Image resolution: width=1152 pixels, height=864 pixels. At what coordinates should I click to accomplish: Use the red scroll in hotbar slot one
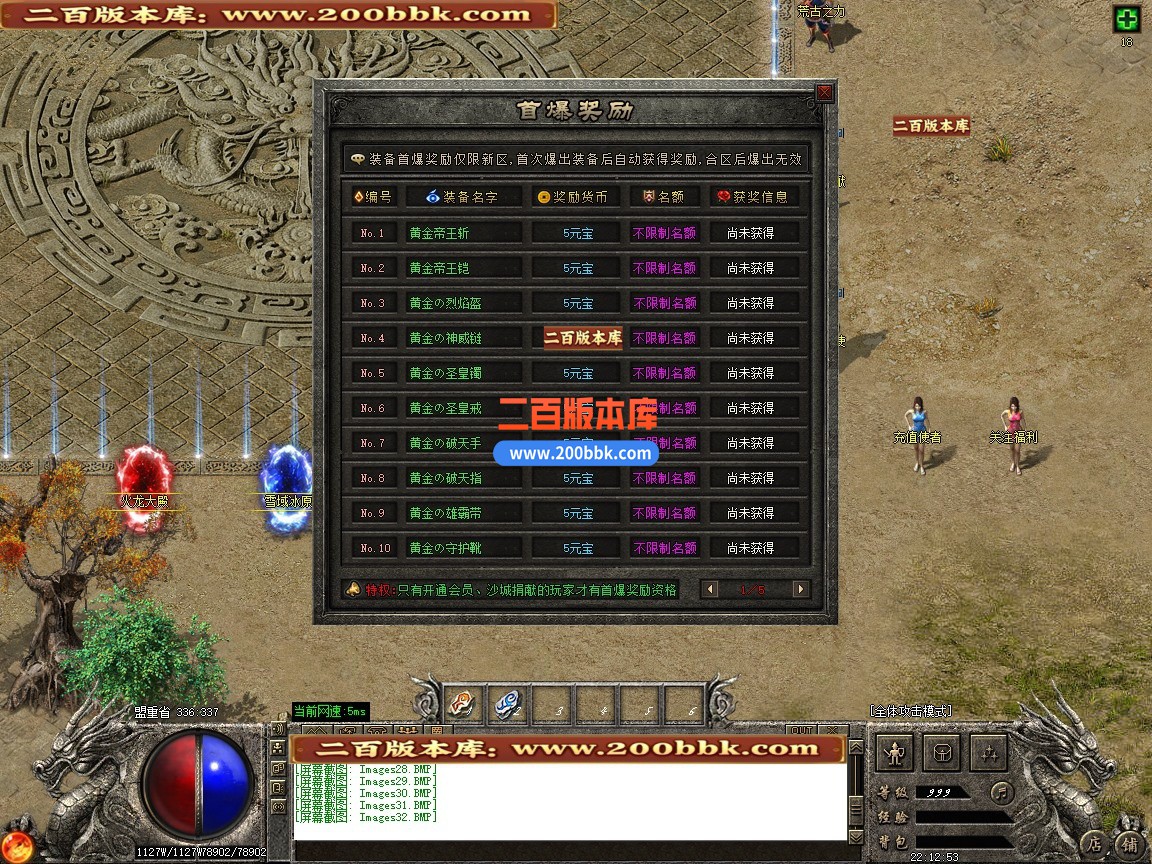coord(461,704)
